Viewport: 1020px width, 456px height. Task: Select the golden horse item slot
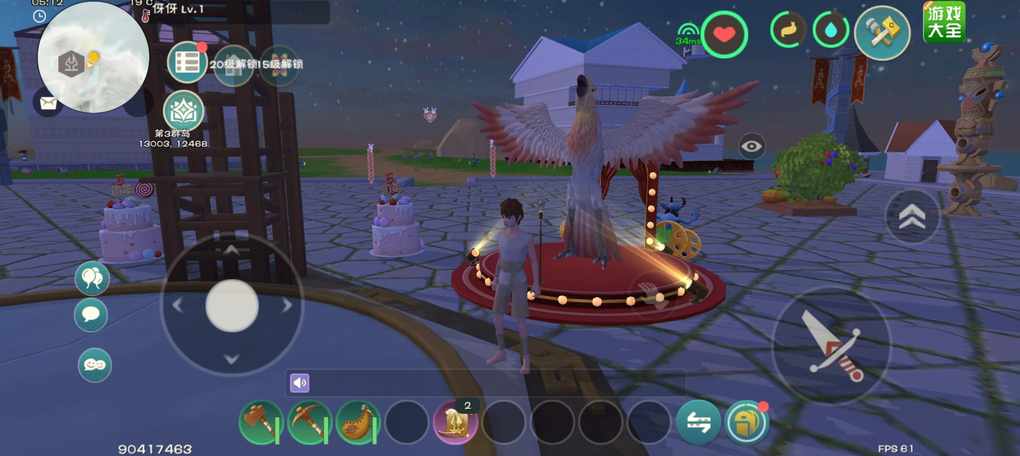[455, 422]
